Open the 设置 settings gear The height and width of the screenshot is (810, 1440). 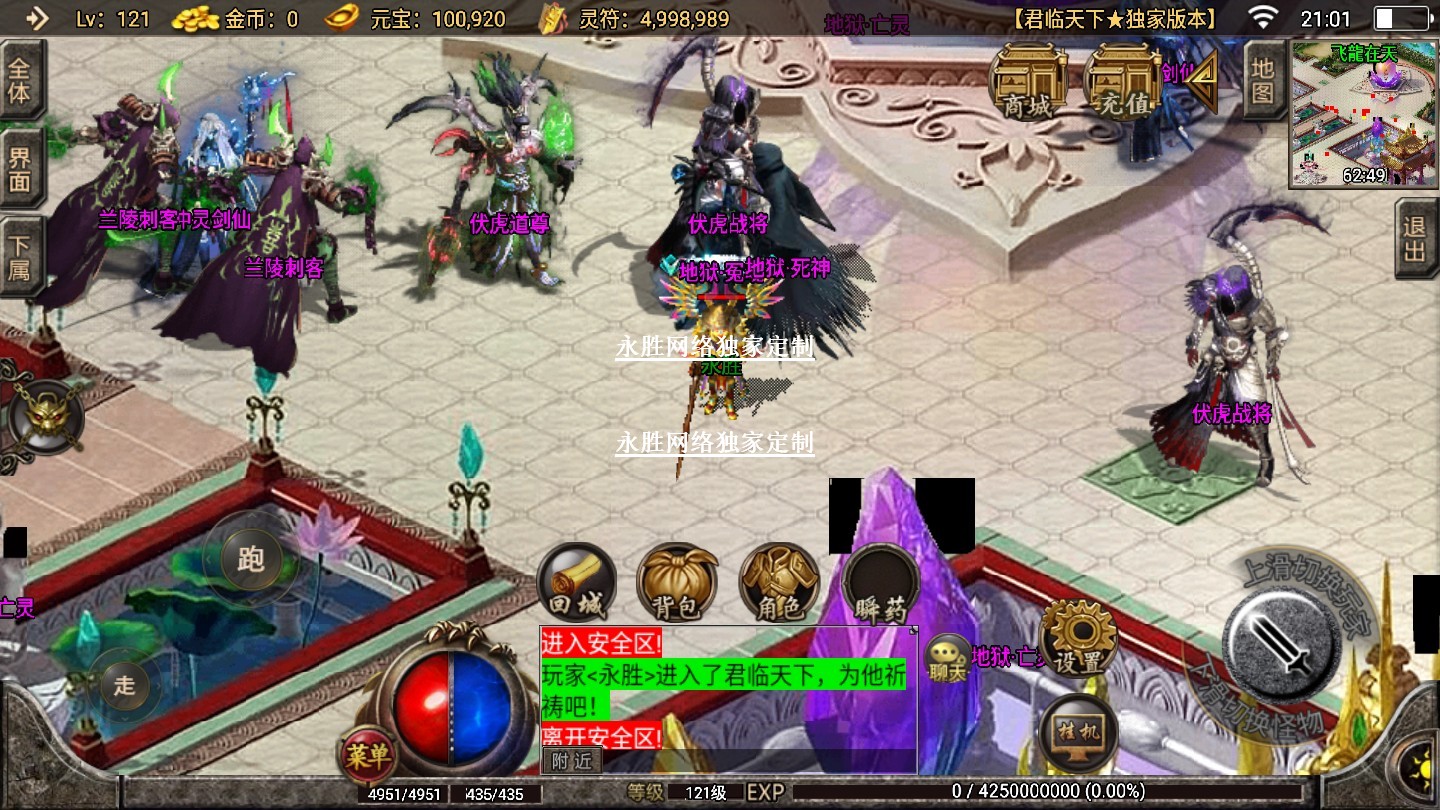coord(1078,639)
